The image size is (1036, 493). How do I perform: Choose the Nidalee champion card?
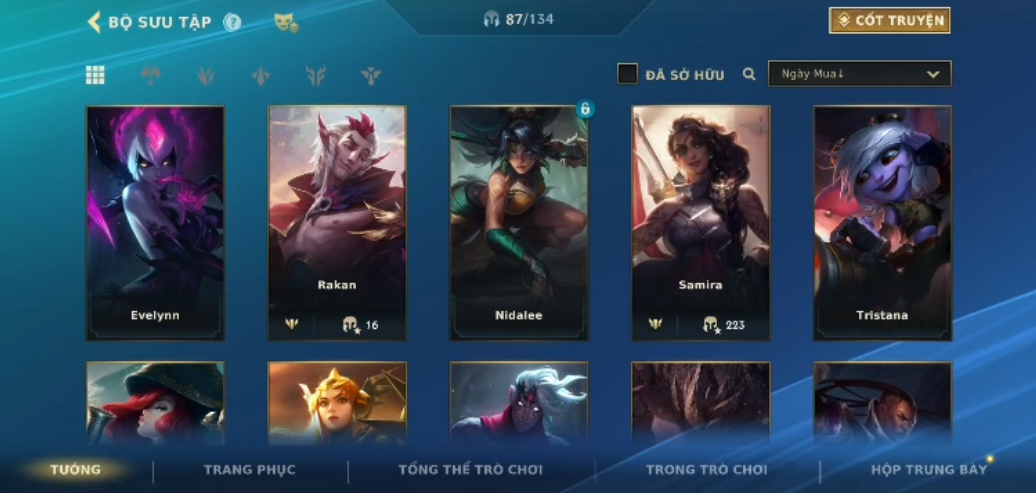(x=519, y=222)
